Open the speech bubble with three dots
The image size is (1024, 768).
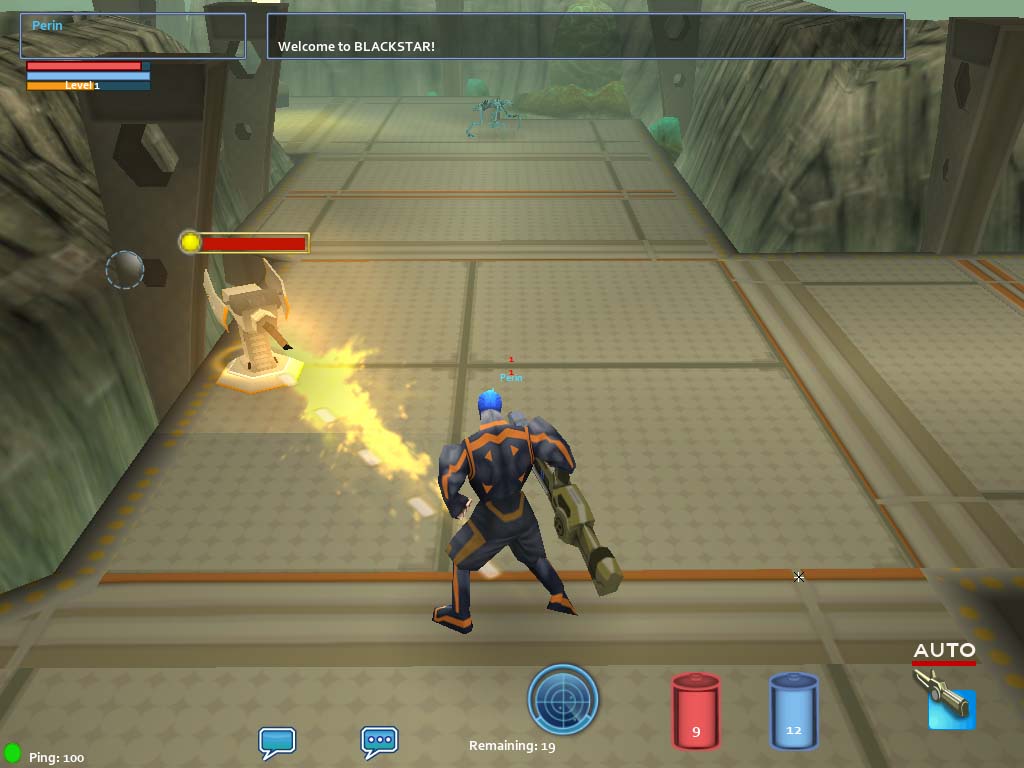click(379, 741)
